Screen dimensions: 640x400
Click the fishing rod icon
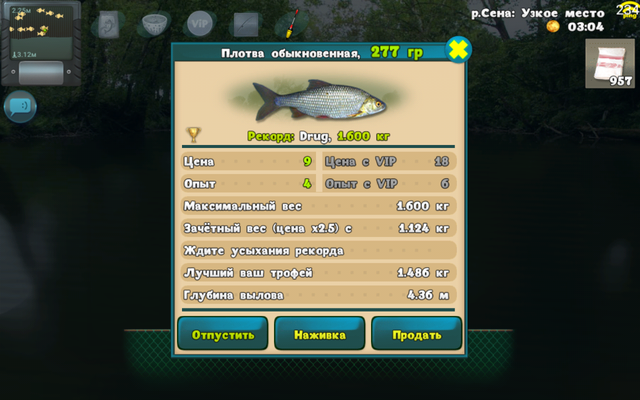pyautogui.click(x=246, y=22)
